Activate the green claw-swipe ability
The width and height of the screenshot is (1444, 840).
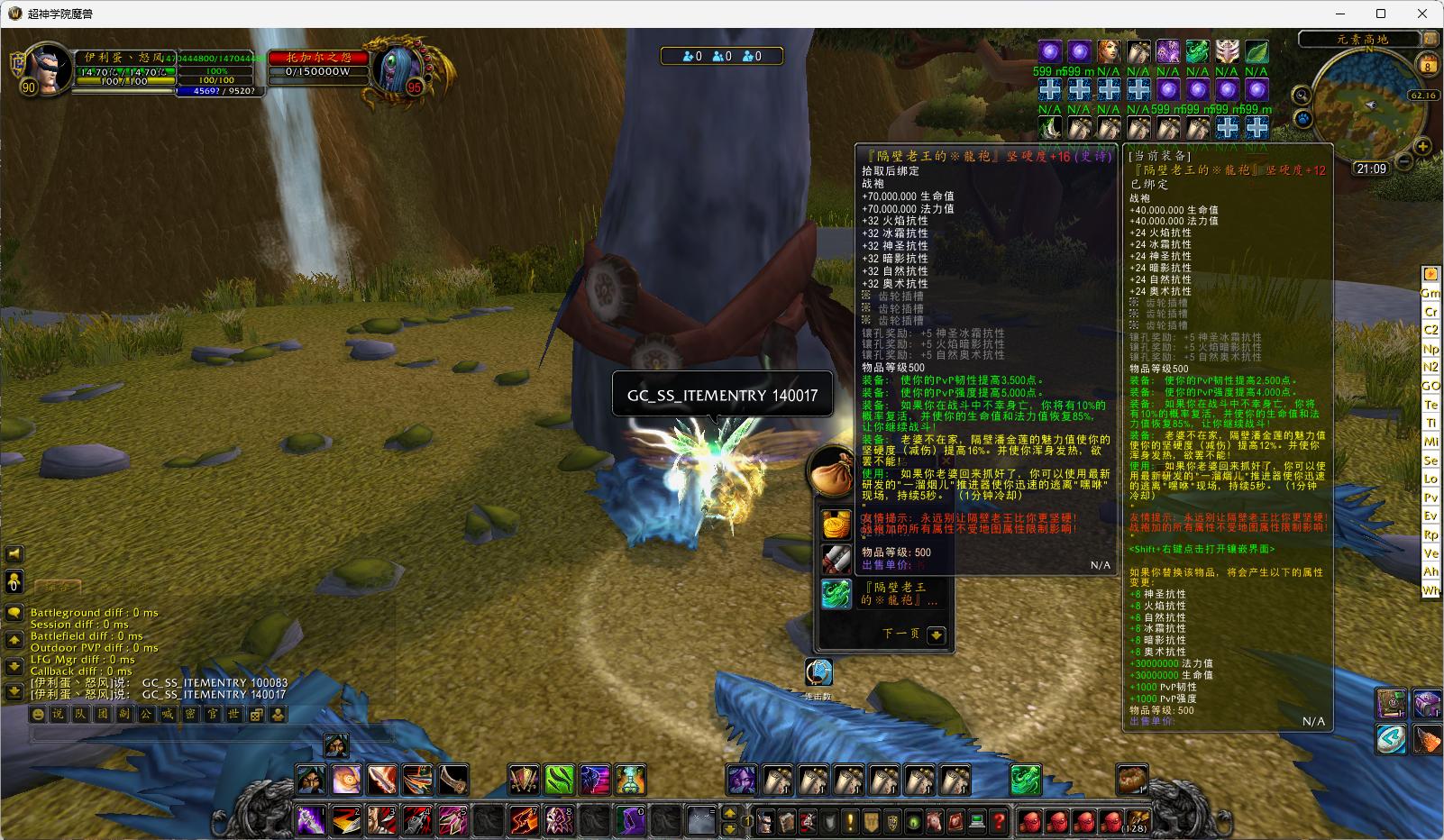coord(559,781)
